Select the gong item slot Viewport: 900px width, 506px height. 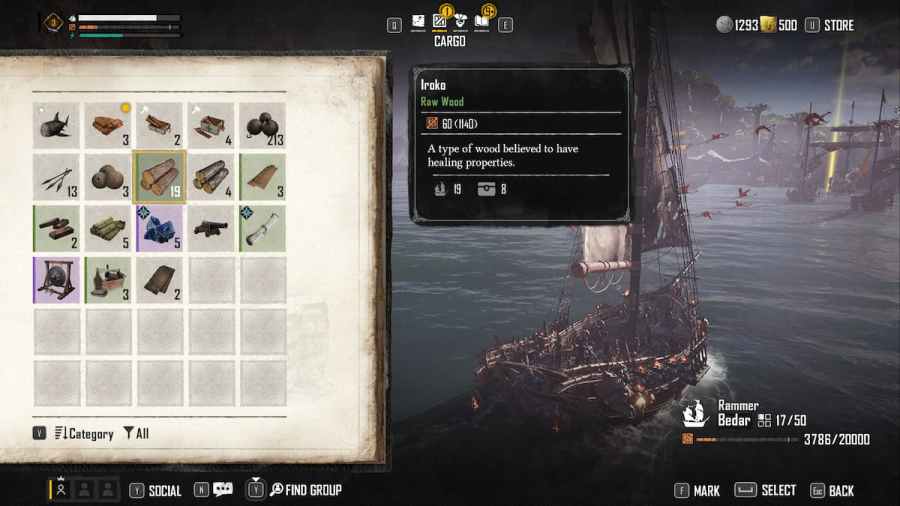pos(56,281)
